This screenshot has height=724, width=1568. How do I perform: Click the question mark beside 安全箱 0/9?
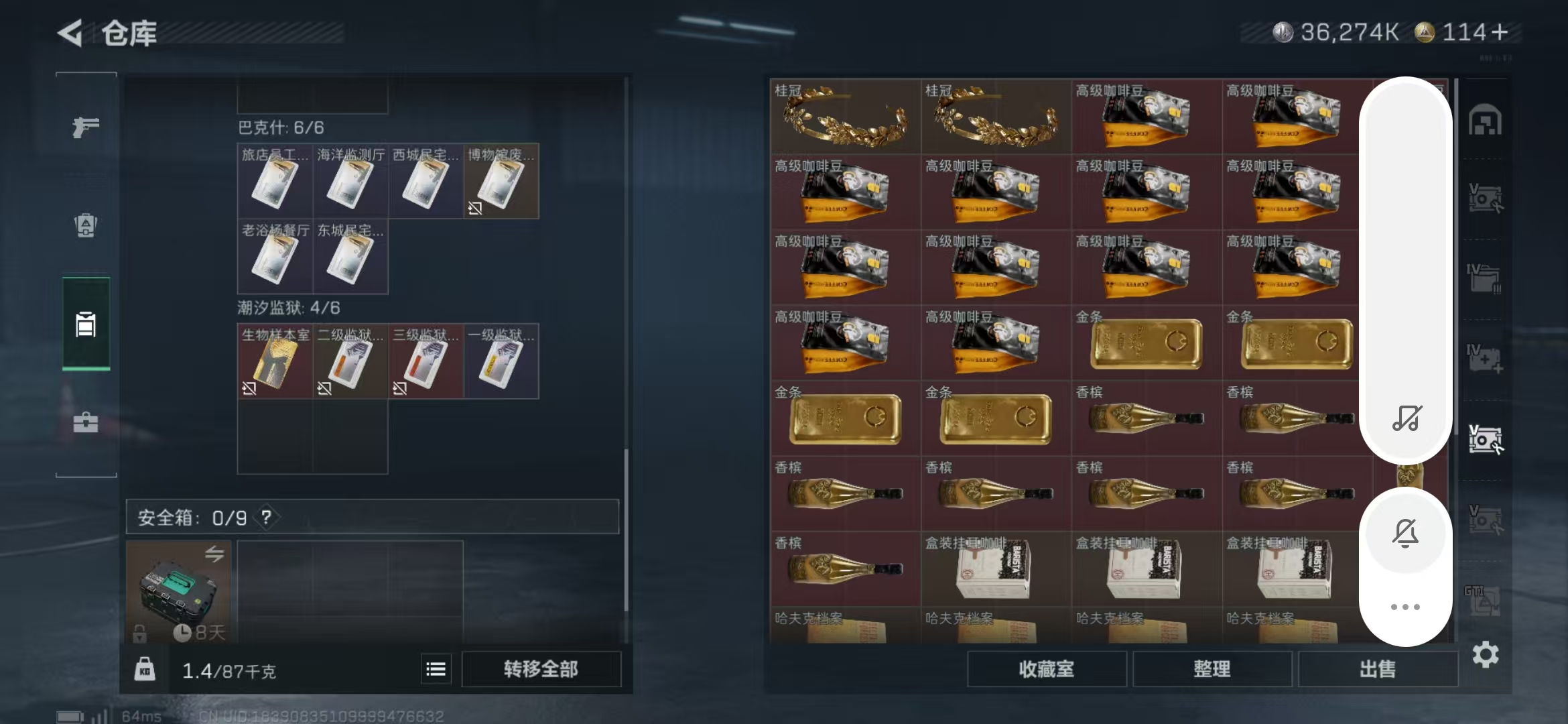click(x=266, y=518)
